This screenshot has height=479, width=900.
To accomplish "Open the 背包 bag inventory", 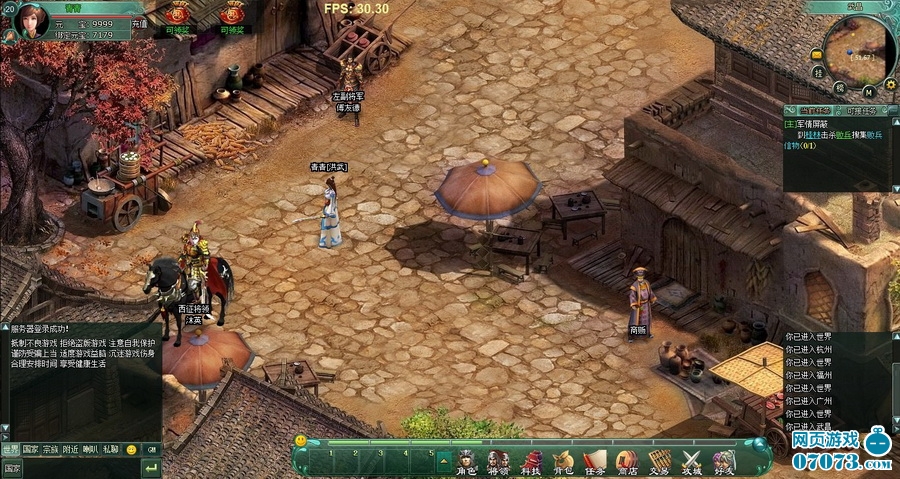I will click(563, 462).
